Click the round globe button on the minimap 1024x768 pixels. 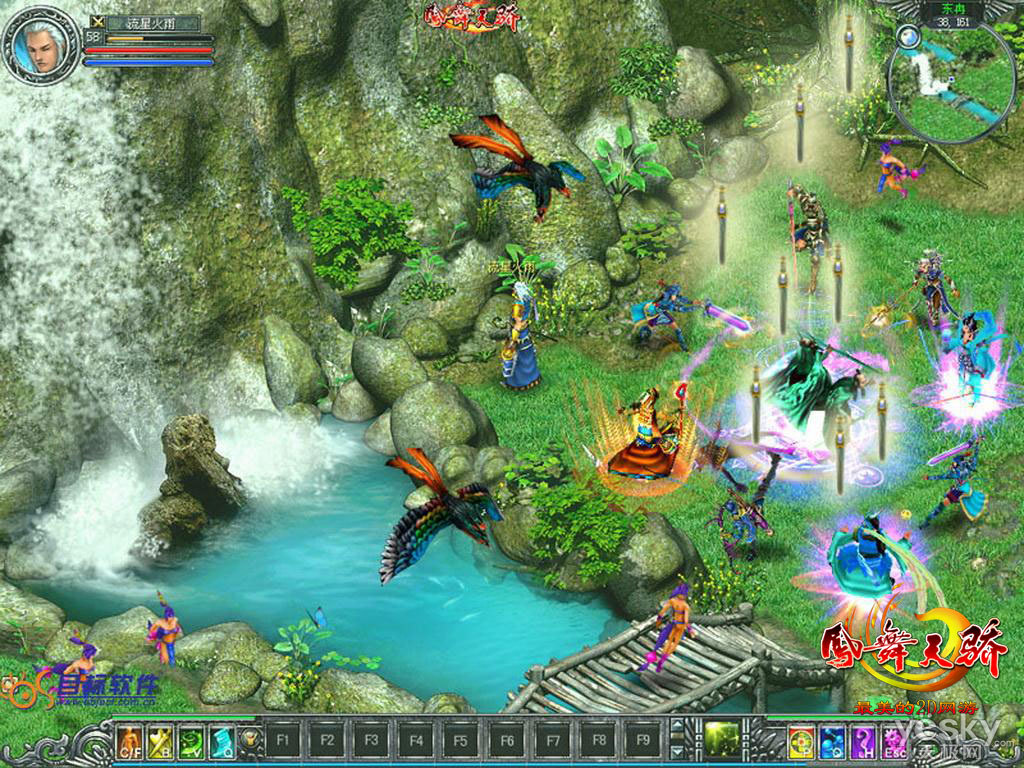[908, 37]
